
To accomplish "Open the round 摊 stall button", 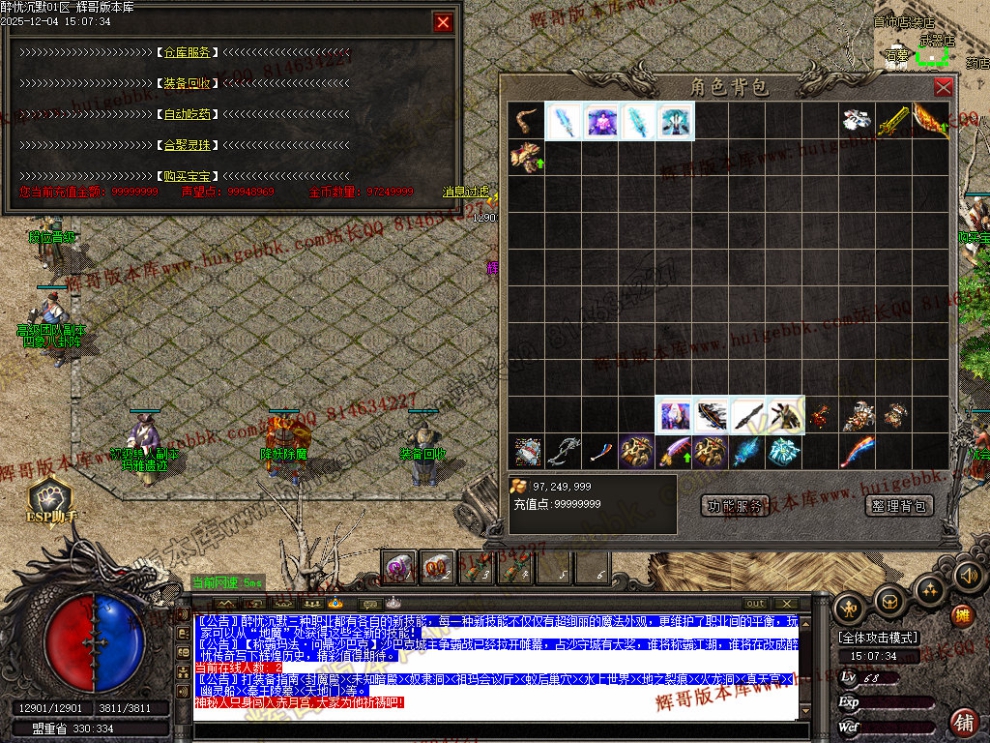I will click(x=962, y=615).
